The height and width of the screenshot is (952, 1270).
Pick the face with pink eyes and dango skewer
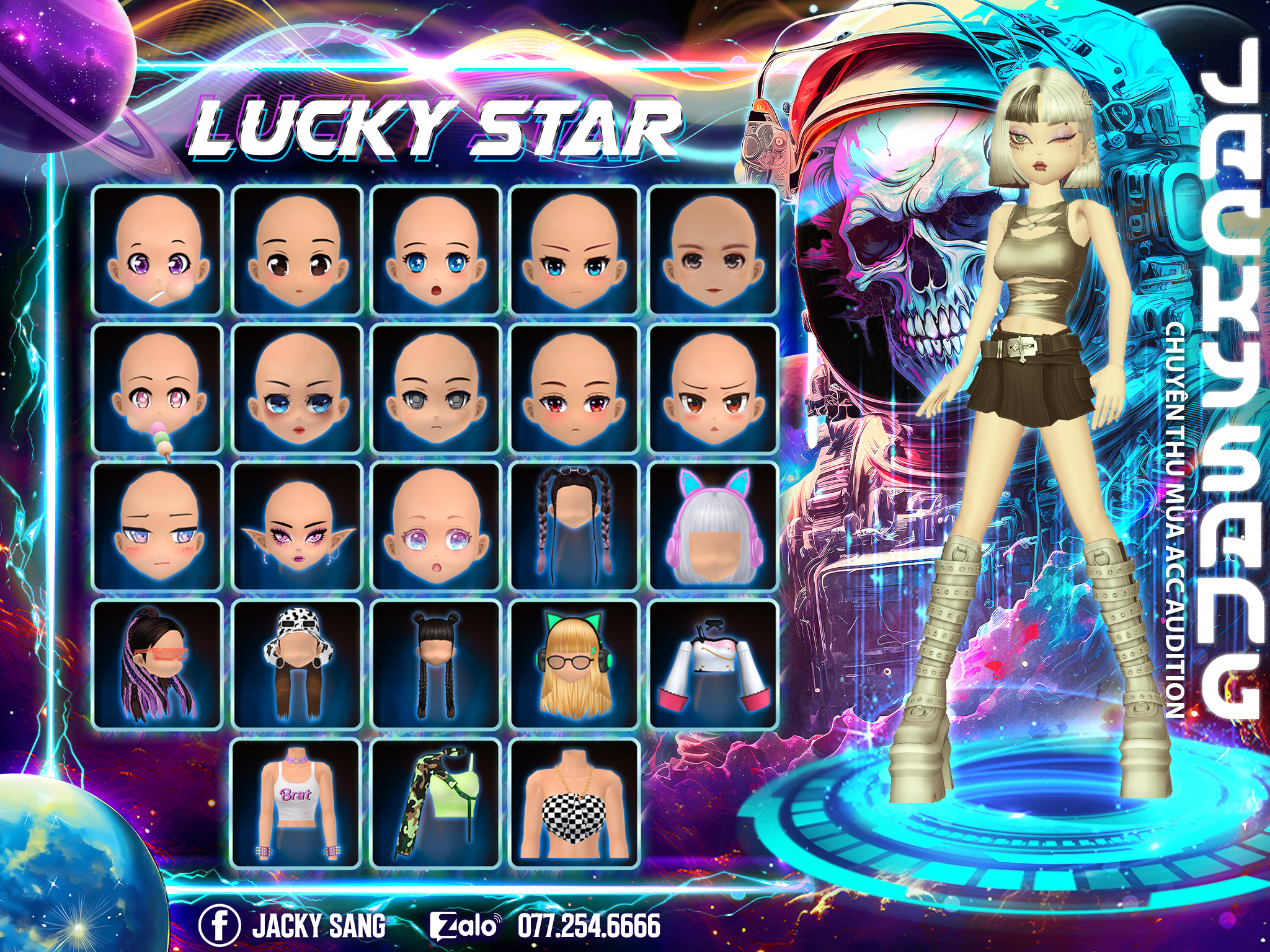[157, 389]
